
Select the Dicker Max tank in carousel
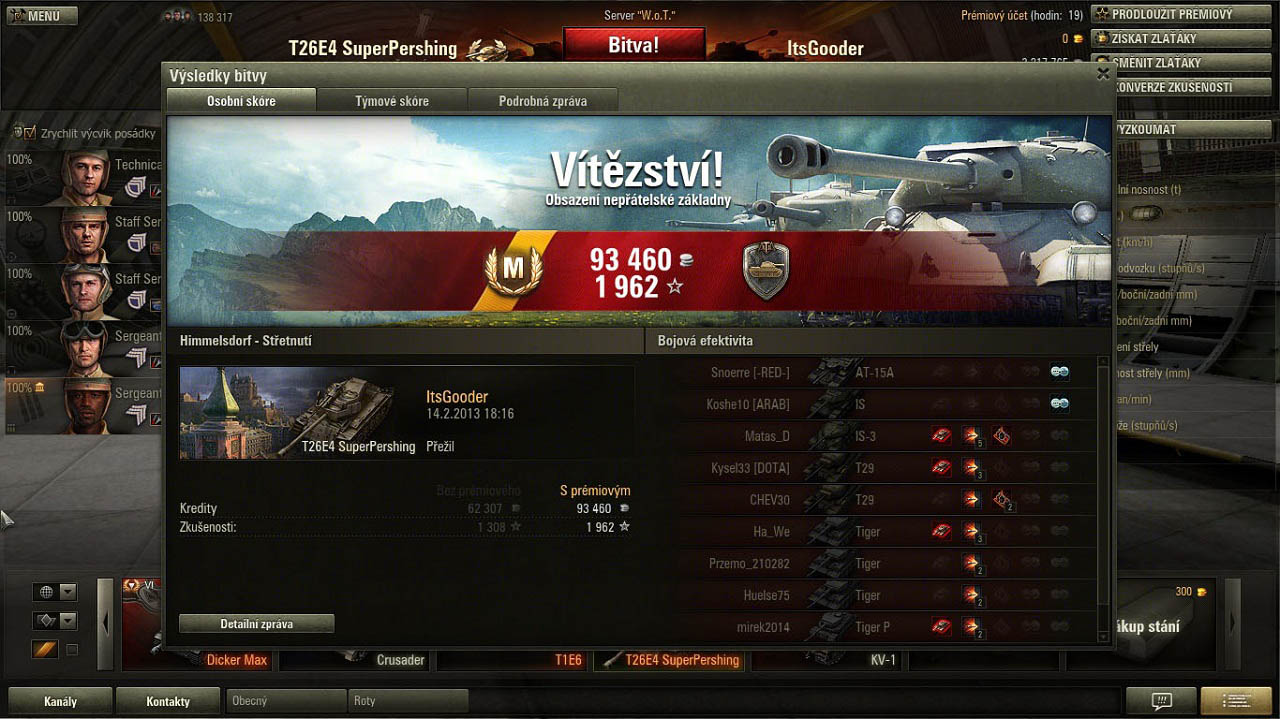click(237, 660)
